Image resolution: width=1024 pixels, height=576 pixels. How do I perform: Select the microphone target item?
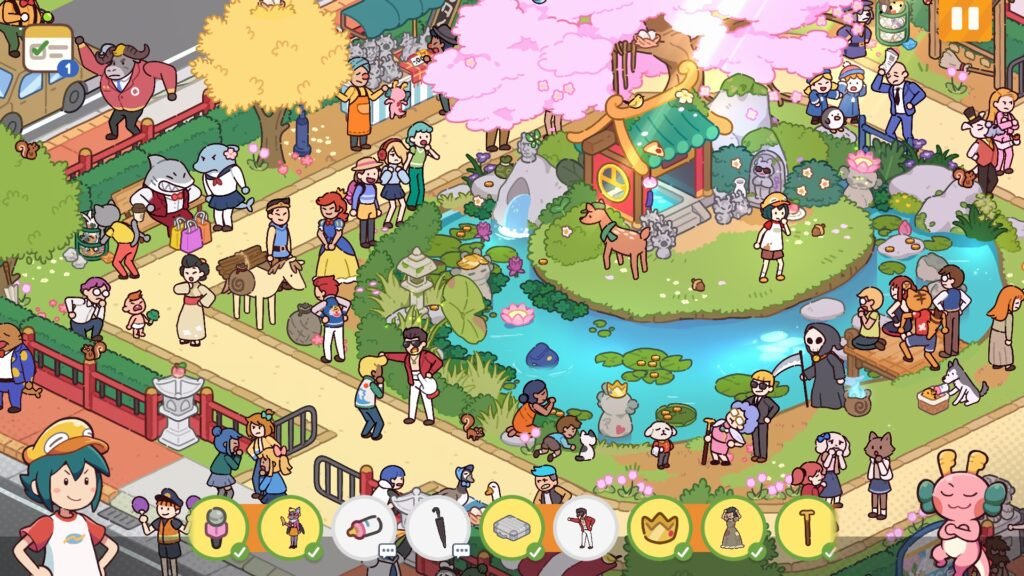[x=219, y=527]
